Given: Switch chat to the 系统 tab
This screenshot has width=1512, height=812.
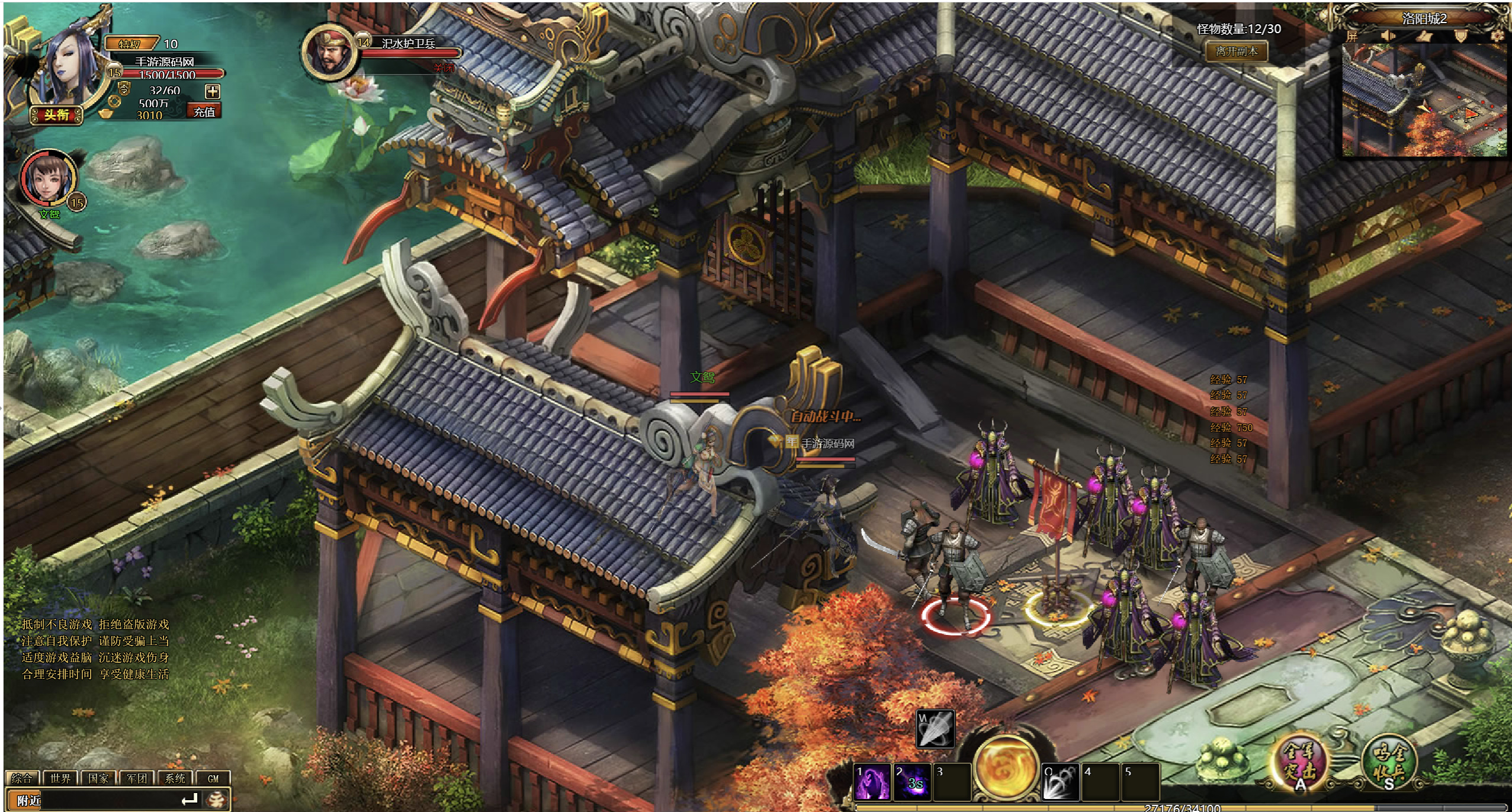Looking at the screenshot, I should [175, 778].
